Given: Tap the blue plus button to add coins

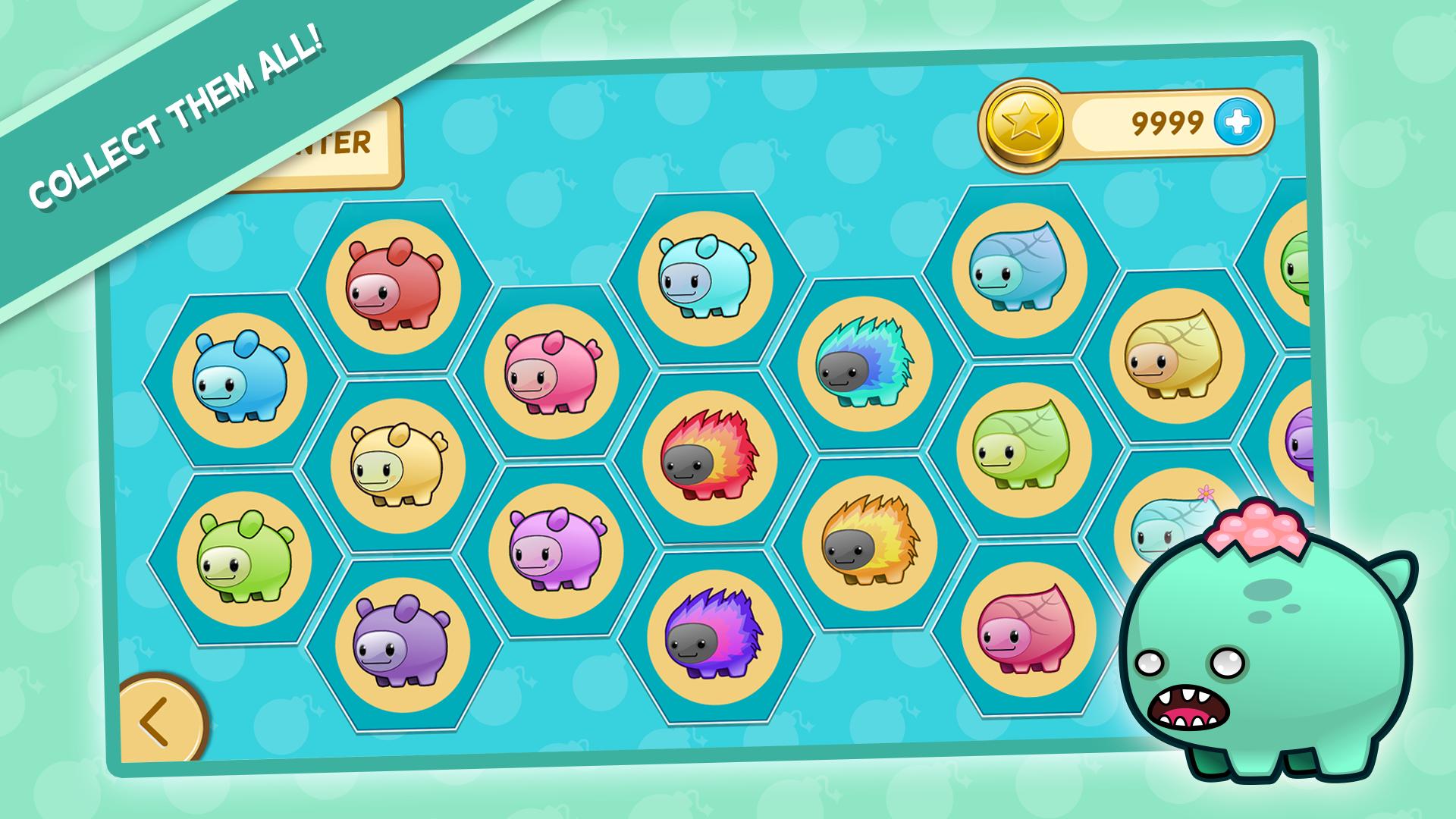Looking at the screenshot, I should 1238,121.
